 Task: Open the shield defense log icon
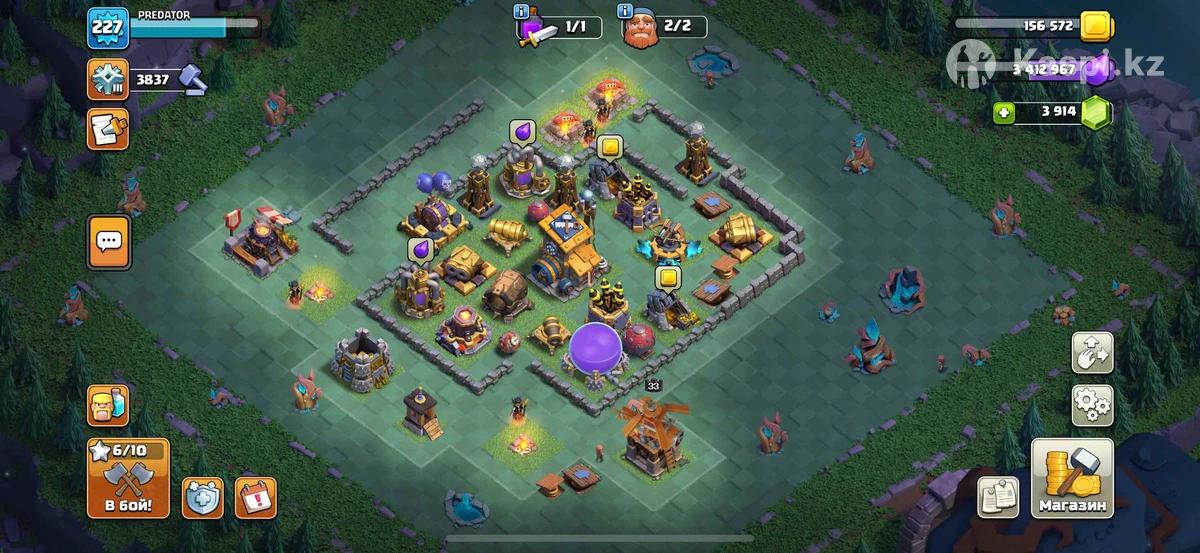click(x=202, y=497)
